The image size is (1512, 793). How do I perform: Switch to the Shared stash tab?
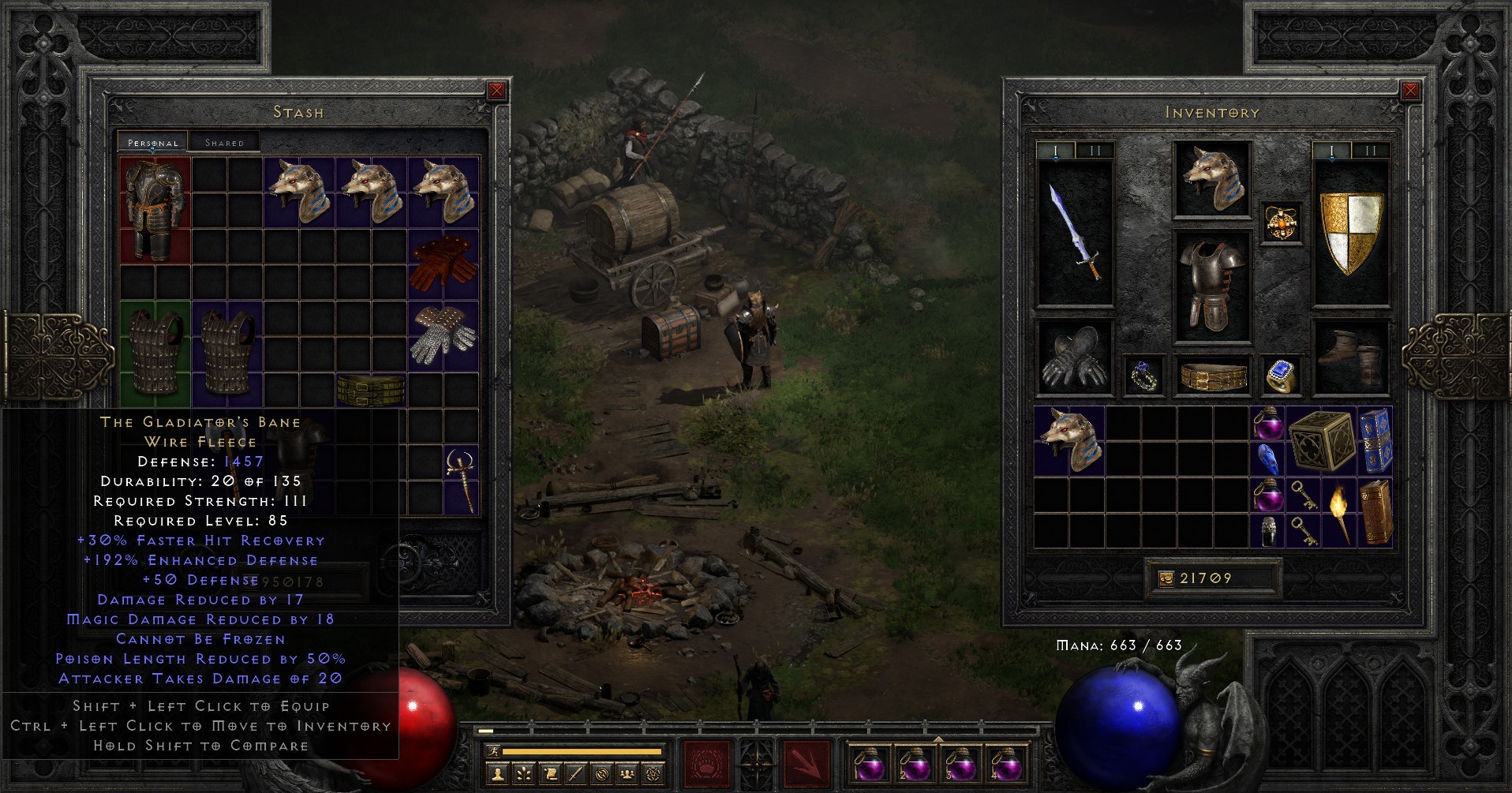225,142
